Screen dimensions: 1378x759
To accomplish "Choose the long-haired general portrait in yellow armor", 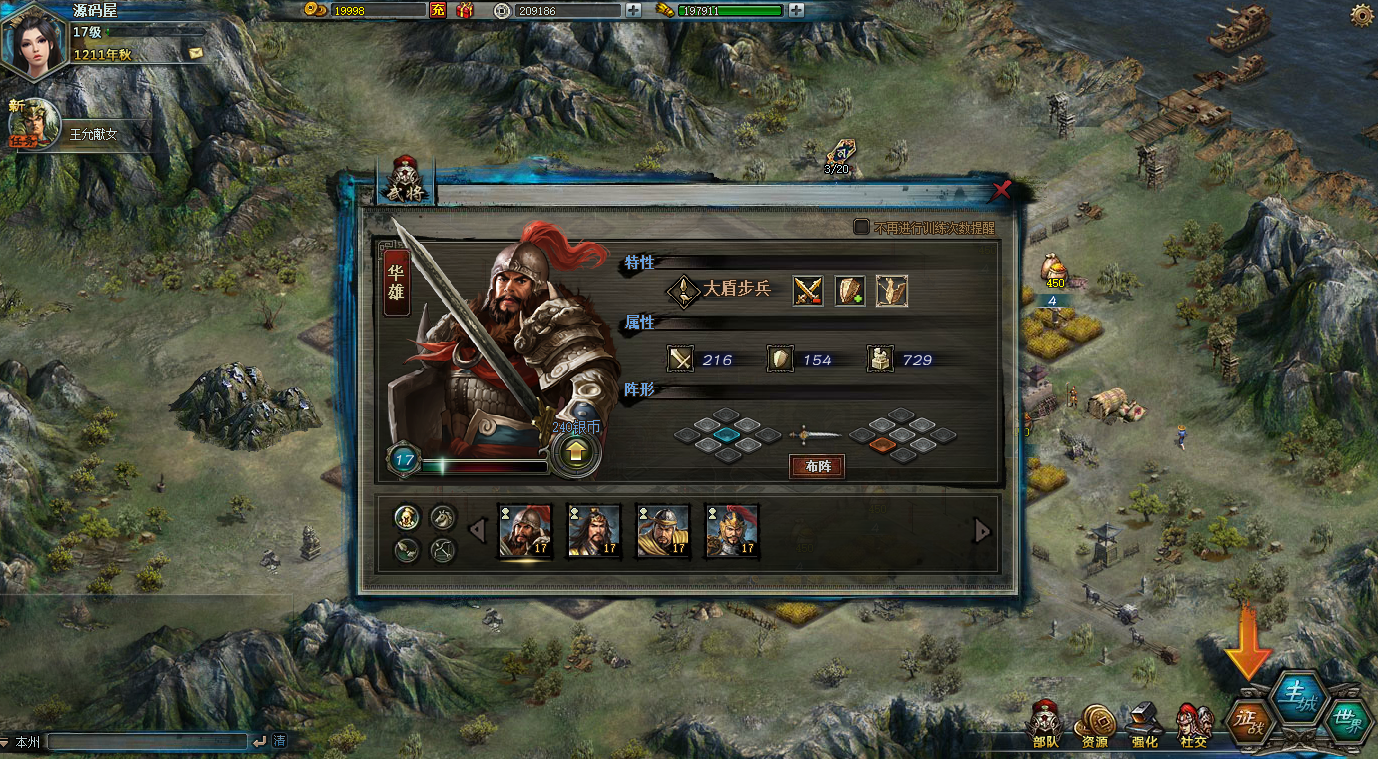I will 594,530.
